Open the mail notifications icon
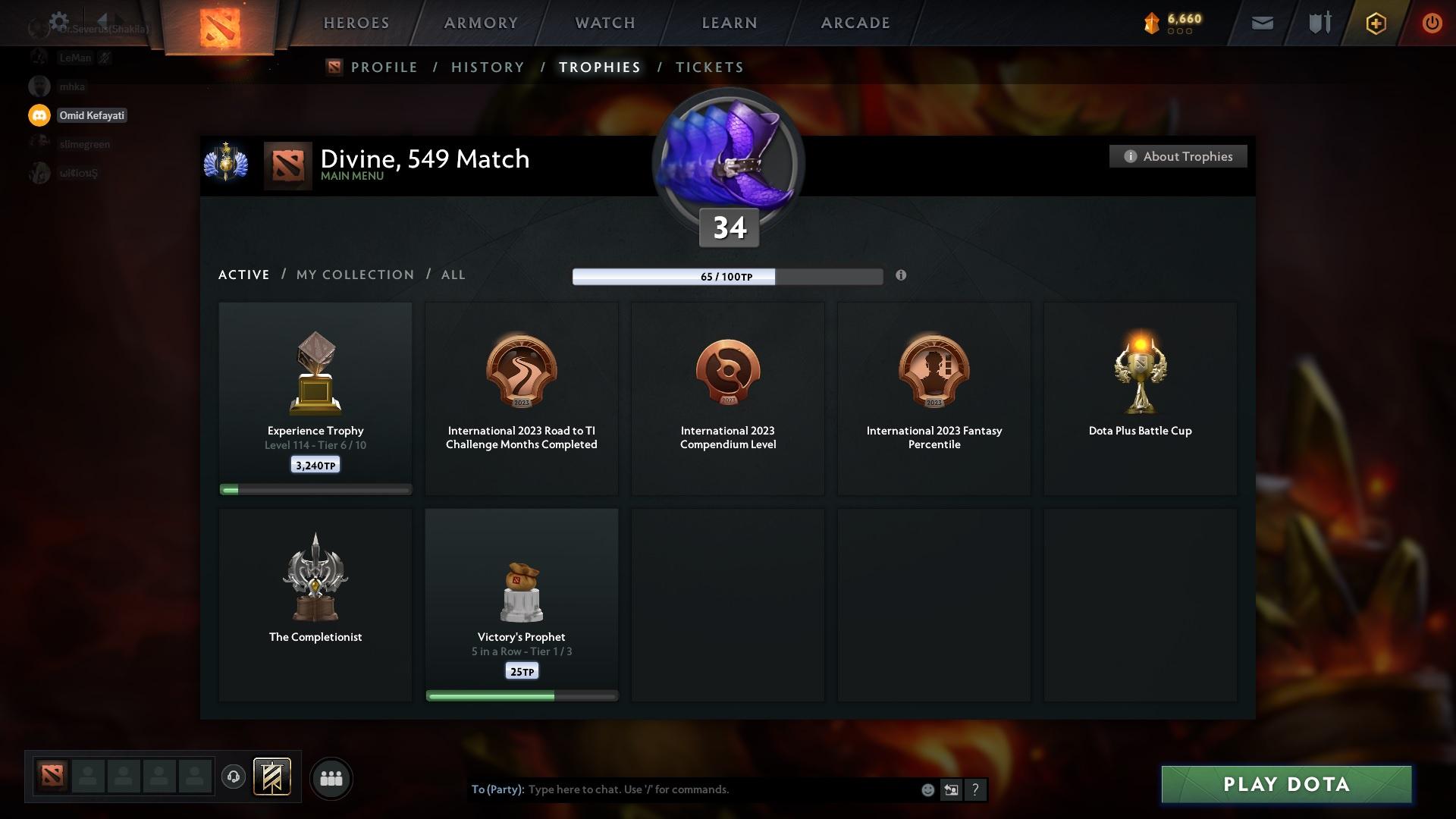The width and height of the screenshot is (1456, 819). (x=1263, y=23)
